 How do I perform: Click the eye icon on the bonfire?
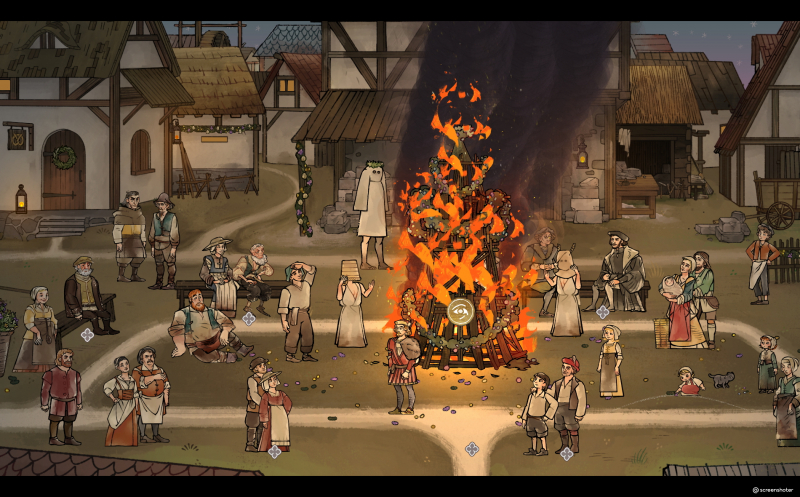pyautogui.click(x=461, y=310)
